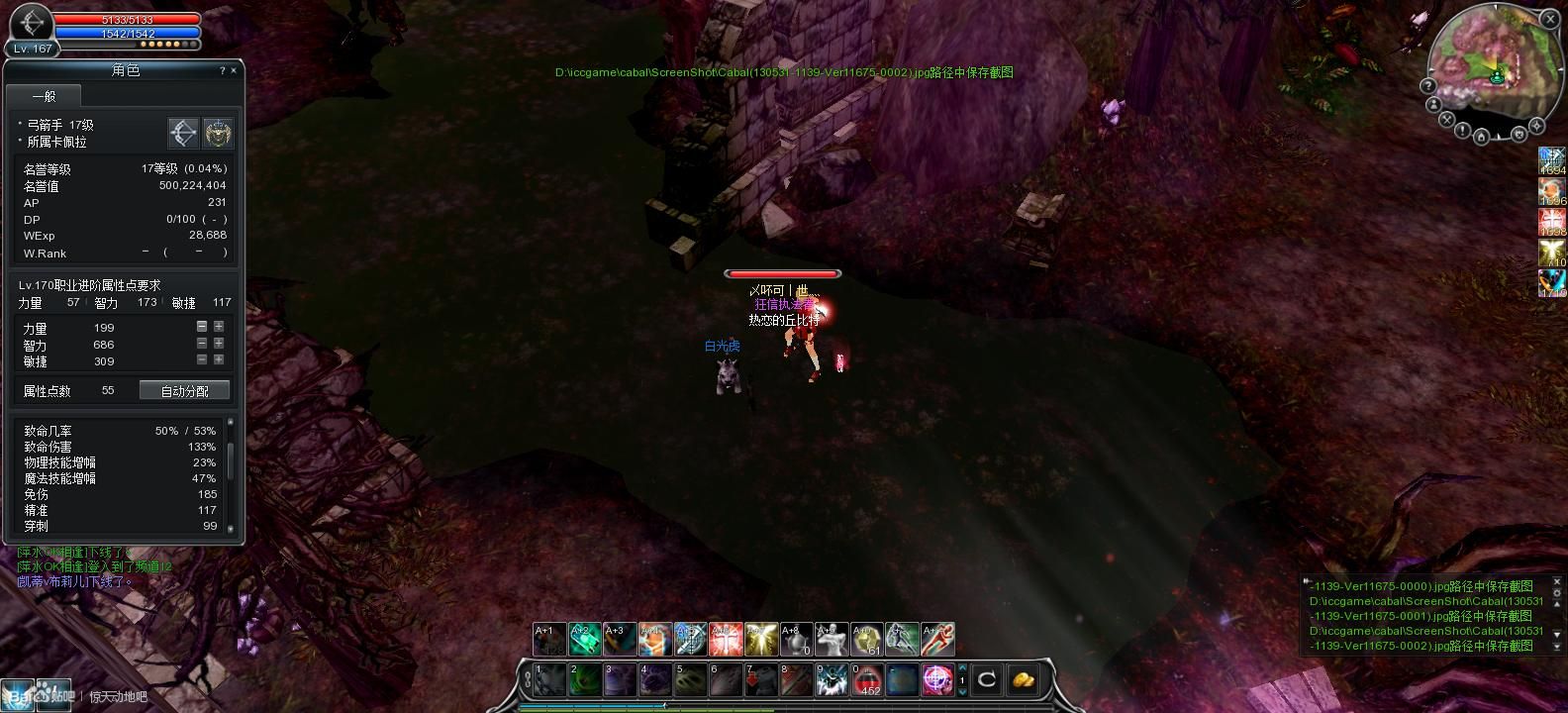
Task: Click the minimap exclamation mark button
Action: pyautogui.click(x=1463, y=130)
